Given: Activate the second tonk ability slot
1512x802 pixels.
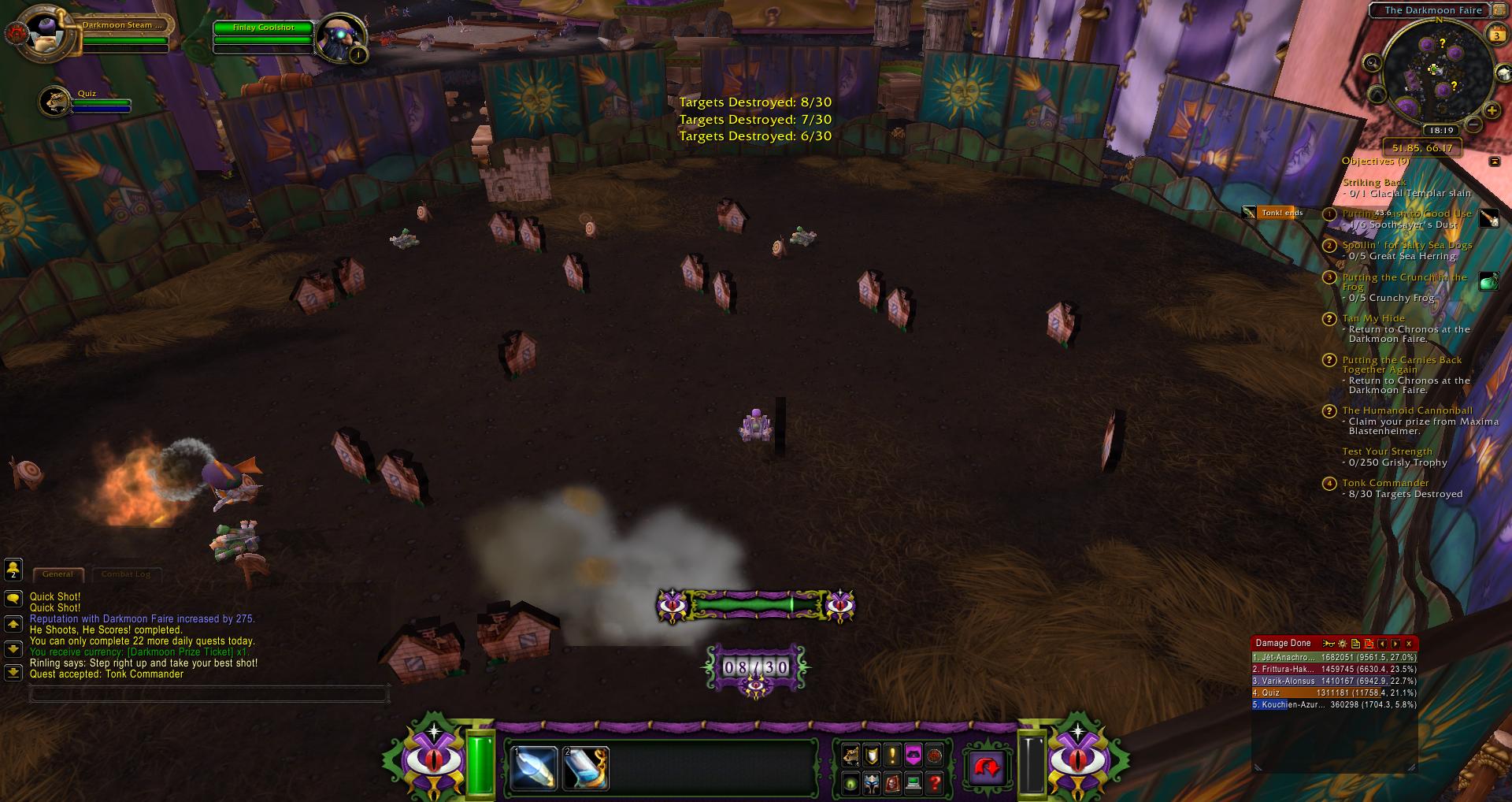Looking at the screenshot, I should [586, 768].
